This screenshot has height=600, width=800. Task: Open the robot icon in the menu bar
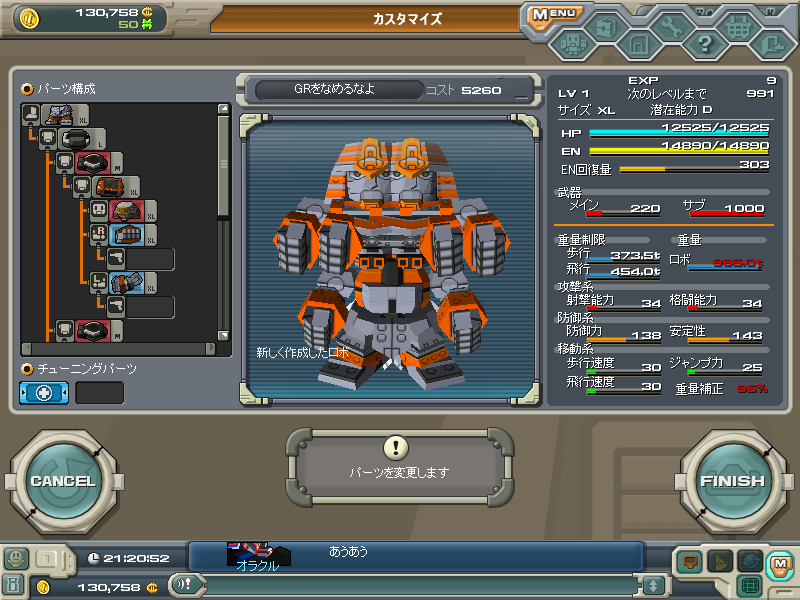(x=571, y=44)
